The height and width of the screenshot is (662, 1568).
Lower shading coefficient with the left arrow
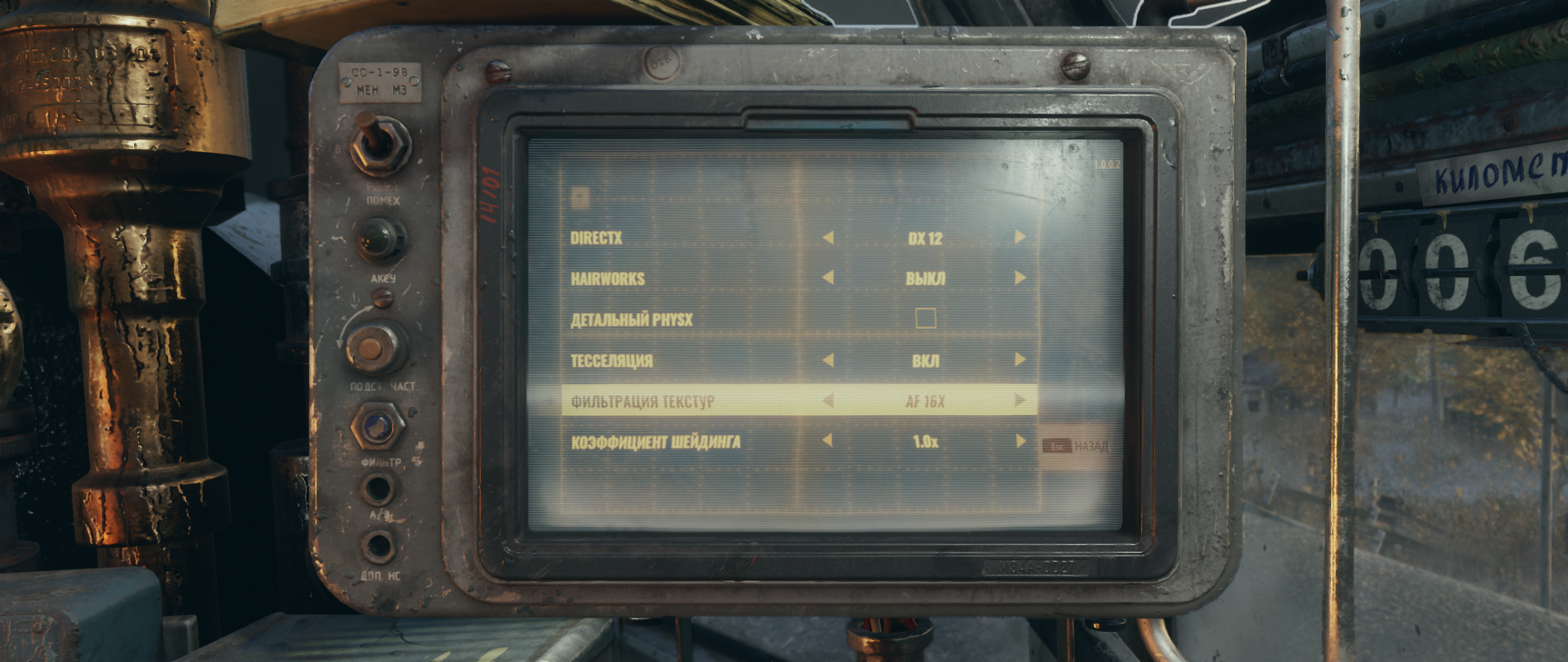(x=828, y=441)
